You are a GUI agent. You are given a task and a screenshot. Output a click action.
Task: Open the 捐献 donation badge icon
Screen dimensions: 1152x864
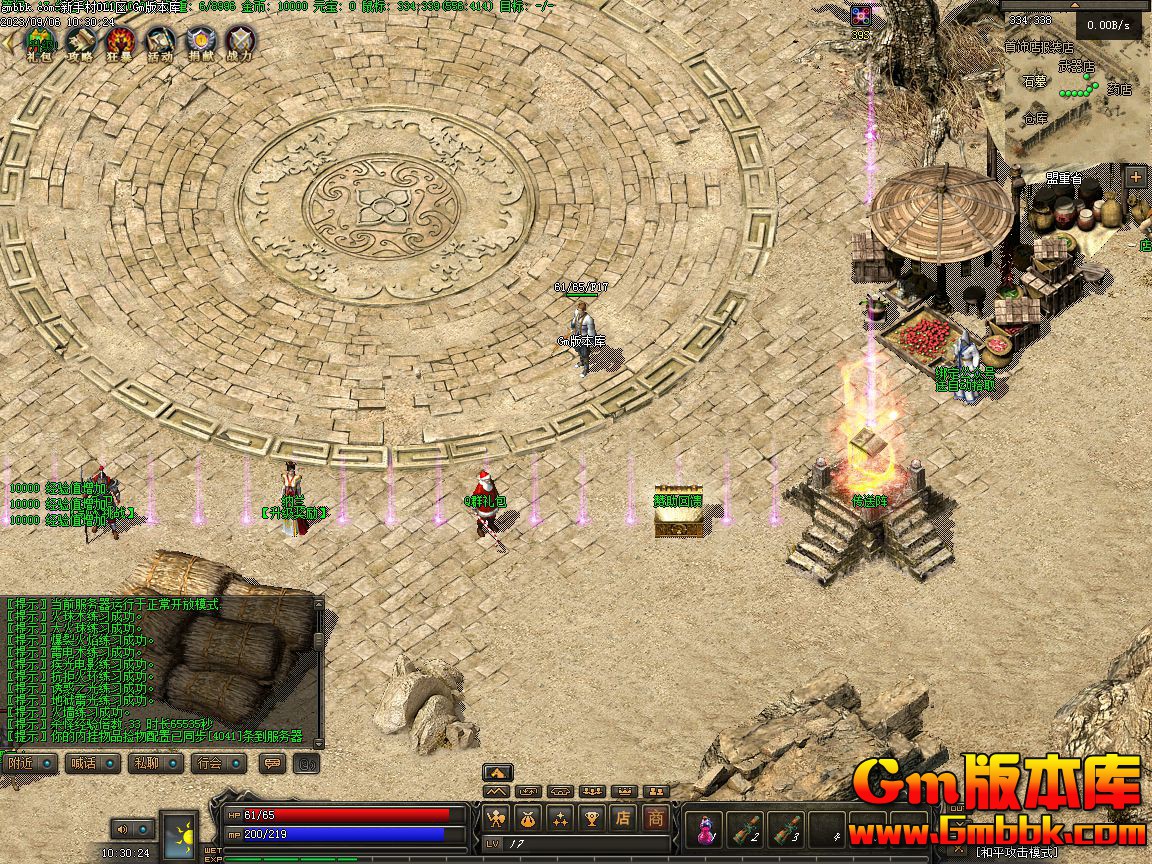click(200, 42)
